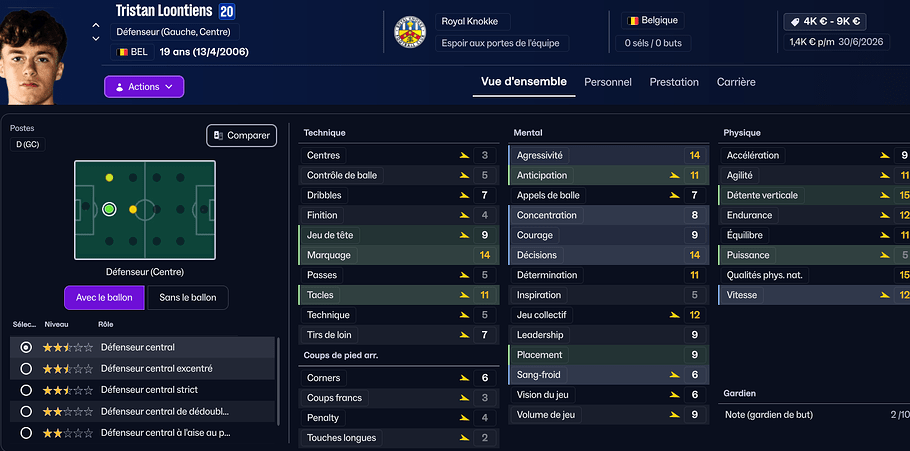Select the Agressivité attribute row
Viewport: 910px width, 451px height.
point(607,155)
